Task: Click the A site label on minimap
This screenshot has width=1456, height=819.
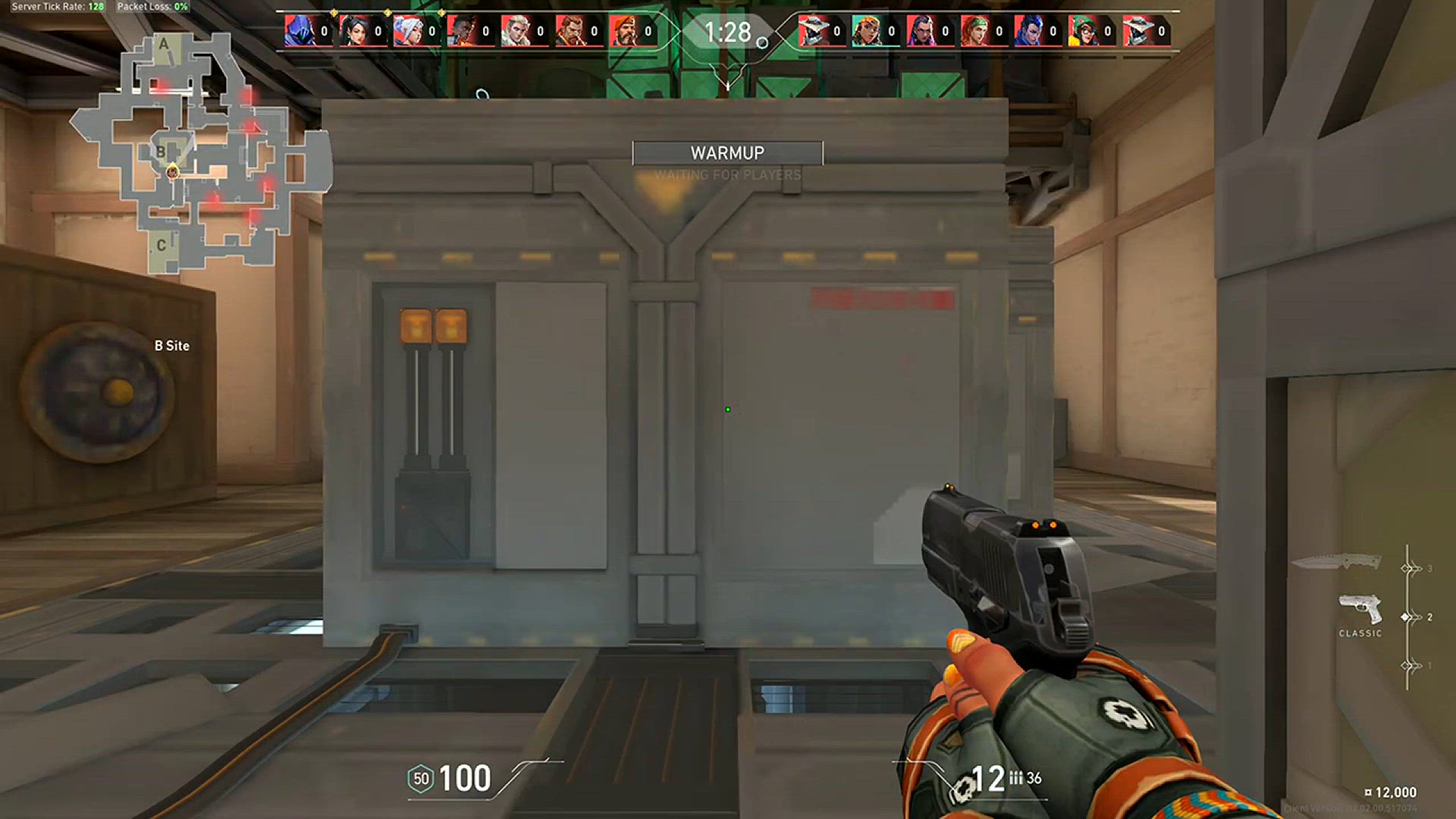Action: [164, 45]
